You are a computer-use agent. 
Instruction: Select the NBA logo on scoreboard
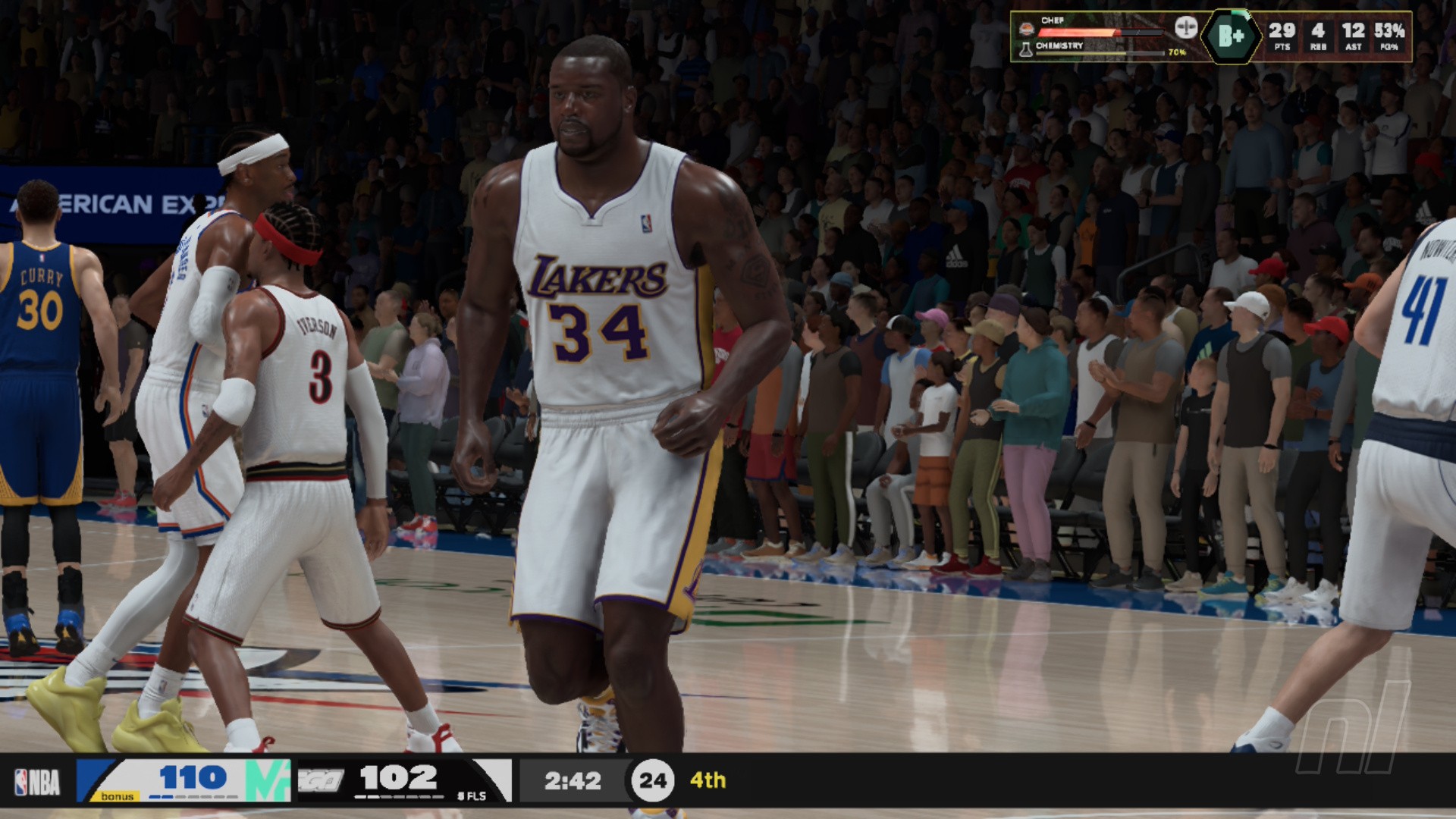click(37, 782)
